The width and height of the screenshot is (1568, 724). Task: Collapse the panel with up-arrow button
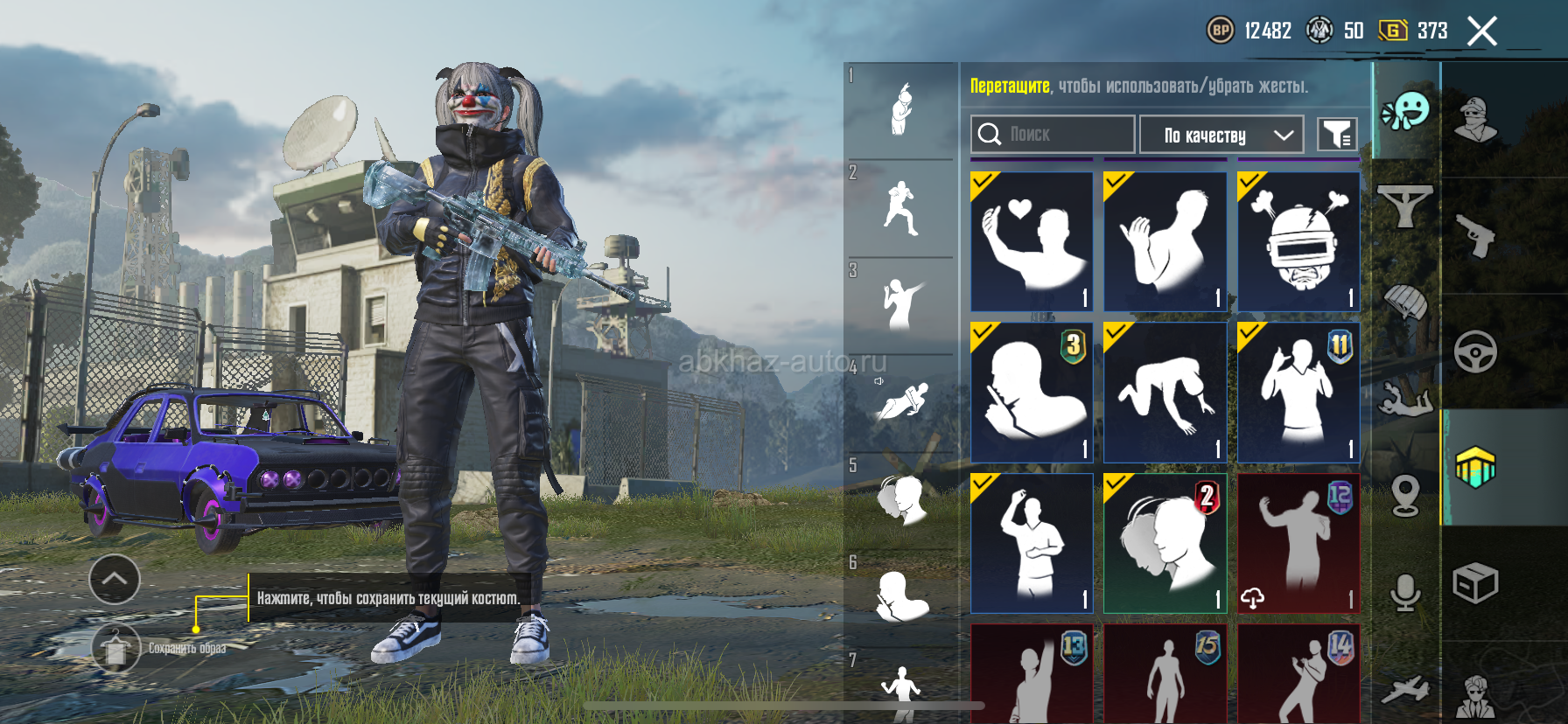(x=115, y=579)
